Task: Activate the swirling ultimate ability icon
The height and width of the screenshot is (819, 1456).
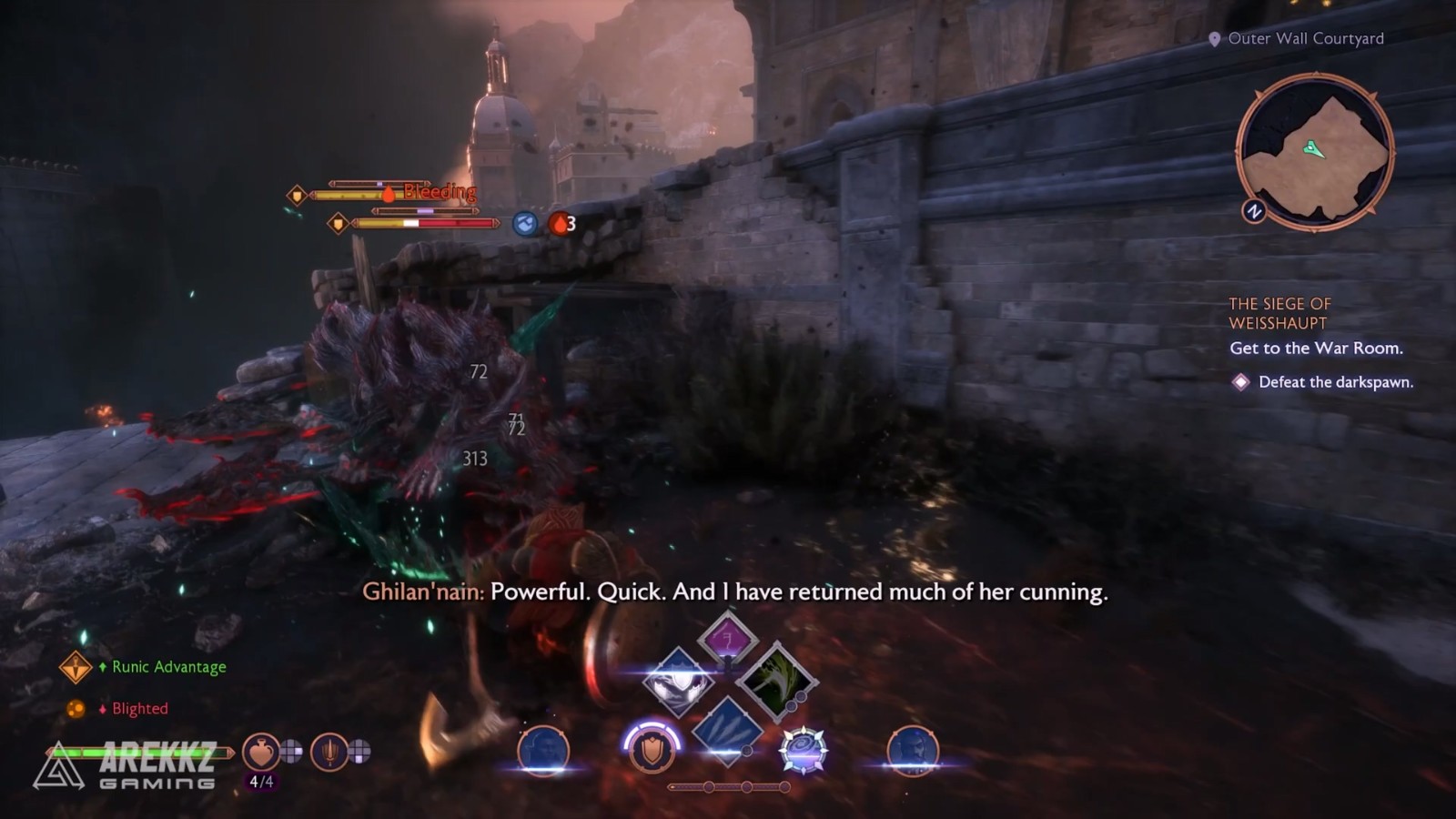Action: coord(803,751)
